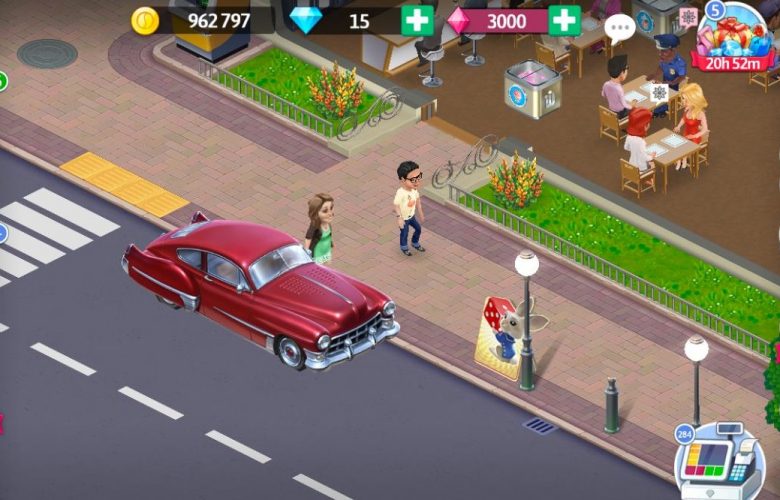The height and width of the screenshot is (500, 780).
Task: Tap the pink gem currency icon
Action: [x=459, y=20]
